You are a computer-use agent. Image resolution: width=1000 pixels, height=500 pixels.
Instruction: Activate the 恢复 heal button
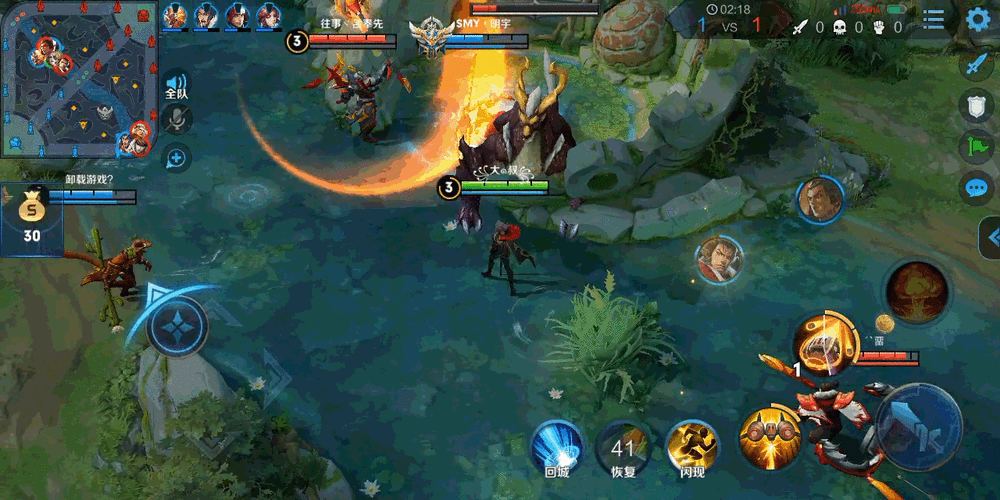coord(623,446)
